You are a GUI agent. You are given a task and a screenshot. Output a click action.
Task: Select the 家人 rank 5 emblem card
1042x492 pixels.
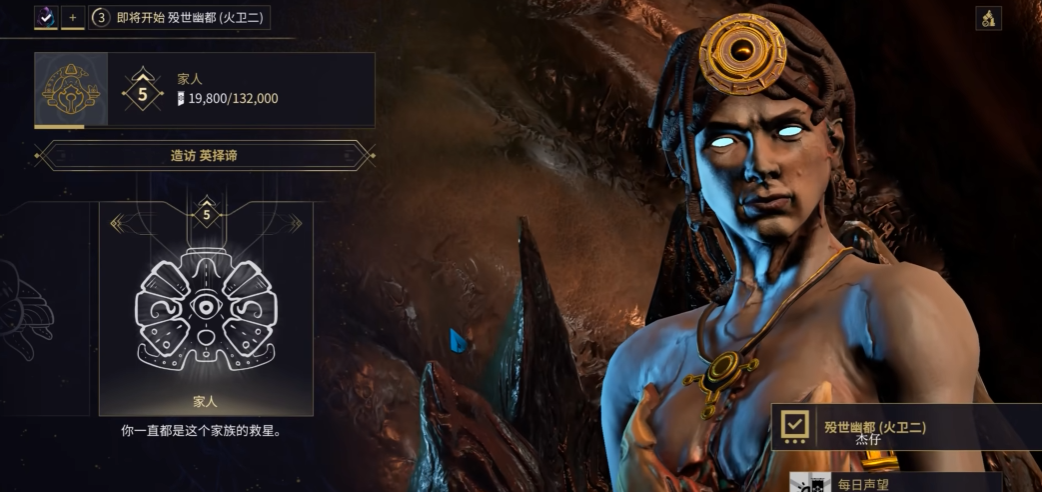click(206, 308)
